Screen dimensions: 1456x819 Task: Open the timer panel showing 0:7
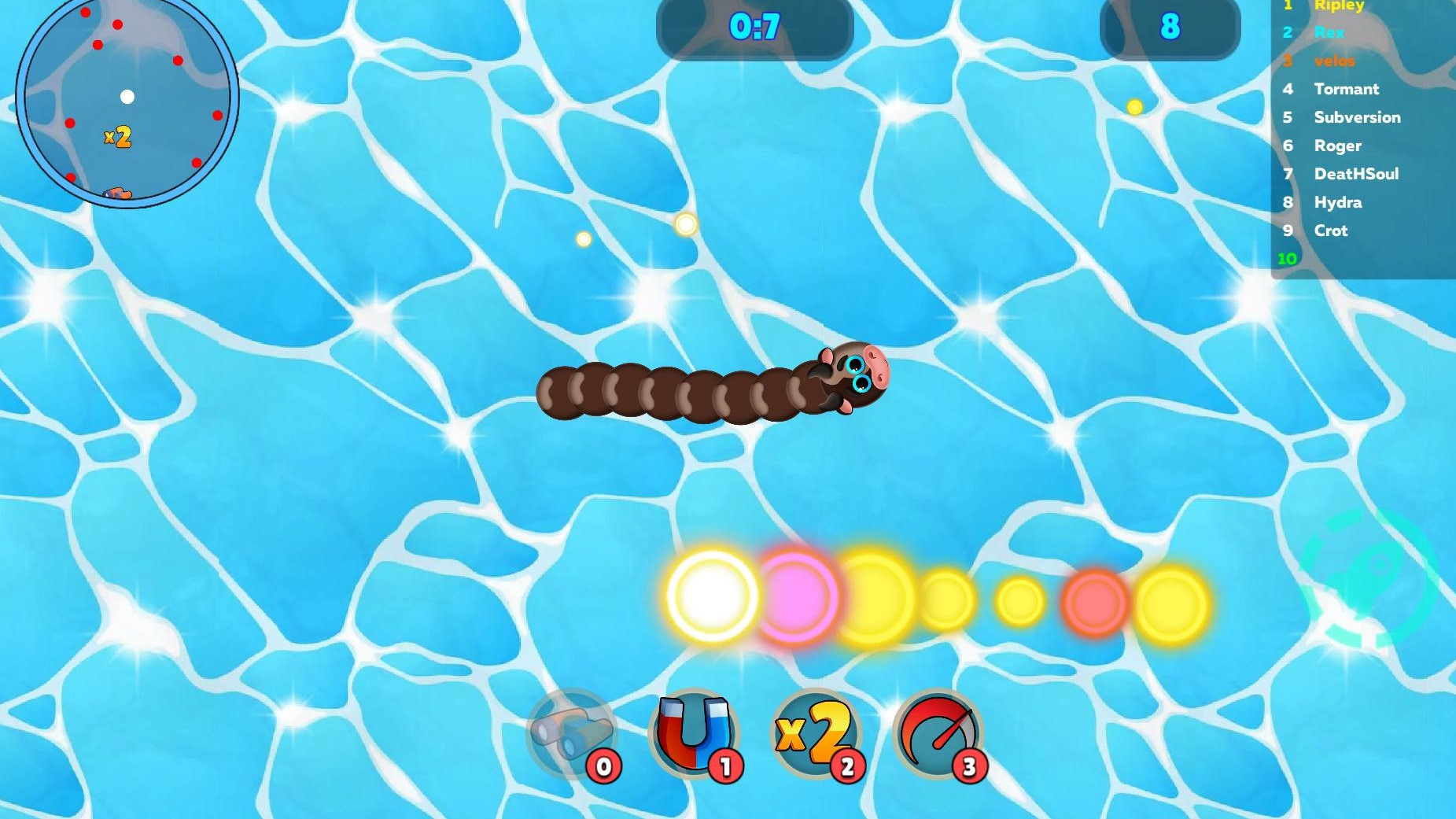coord(754,25)
